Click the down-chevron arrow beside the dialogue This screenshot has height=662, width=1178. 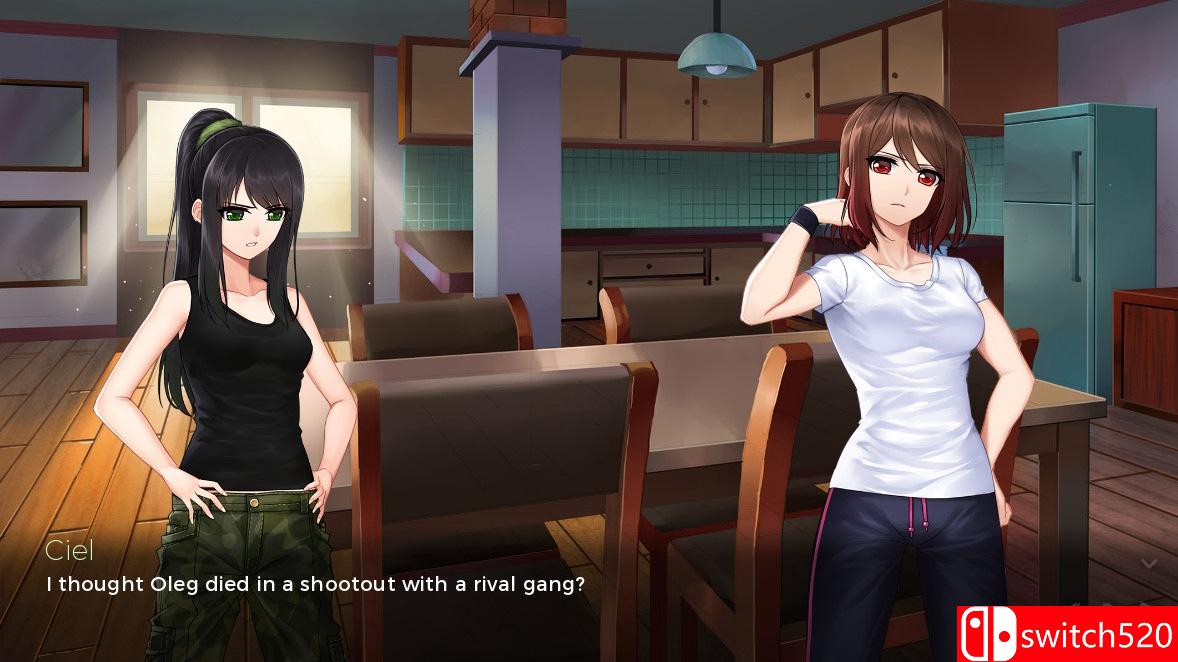pyautogui.click(x=1148, y=564)
